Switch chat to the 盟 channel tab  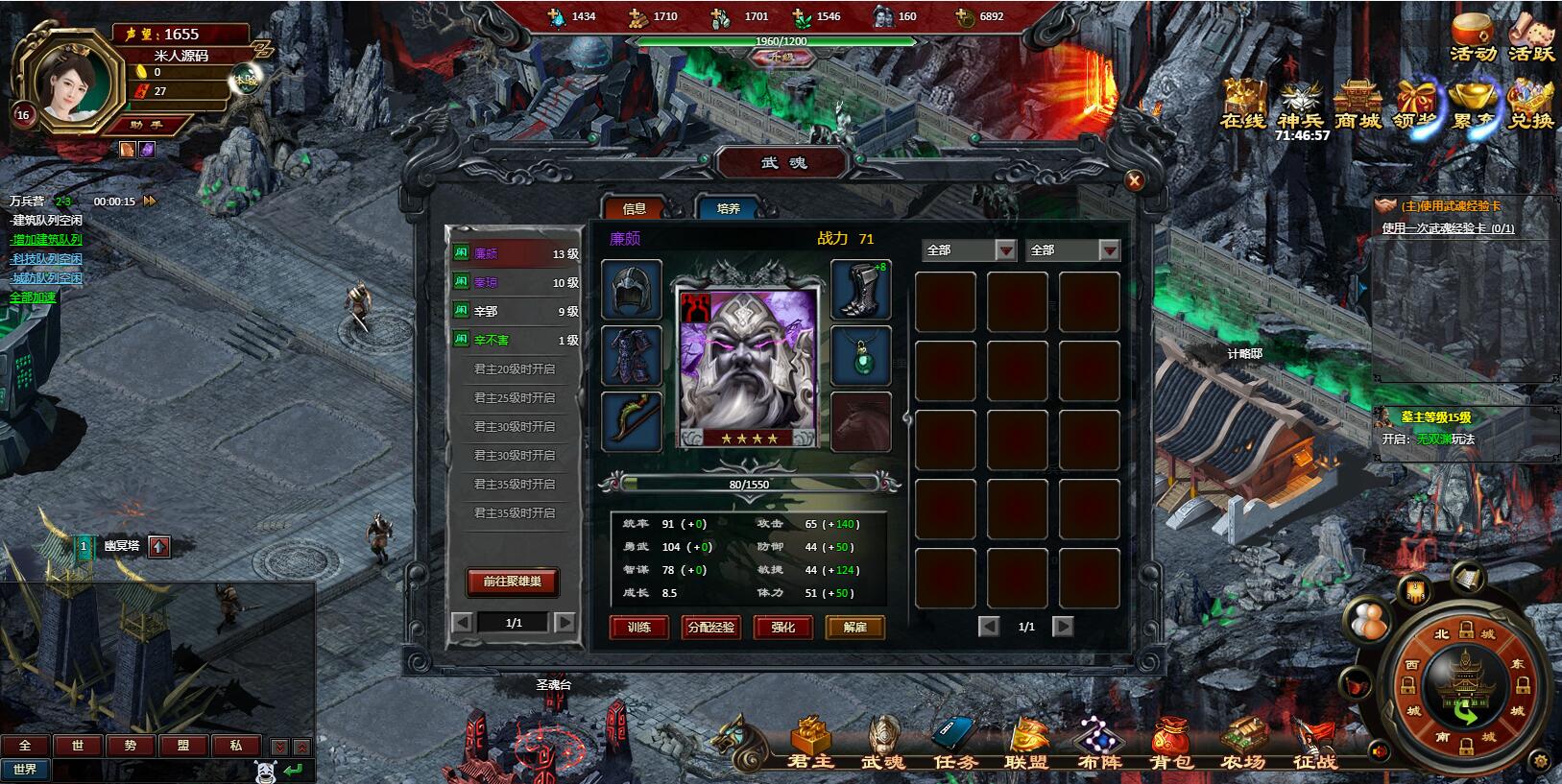pyautogui.click(x=183, y=746)
